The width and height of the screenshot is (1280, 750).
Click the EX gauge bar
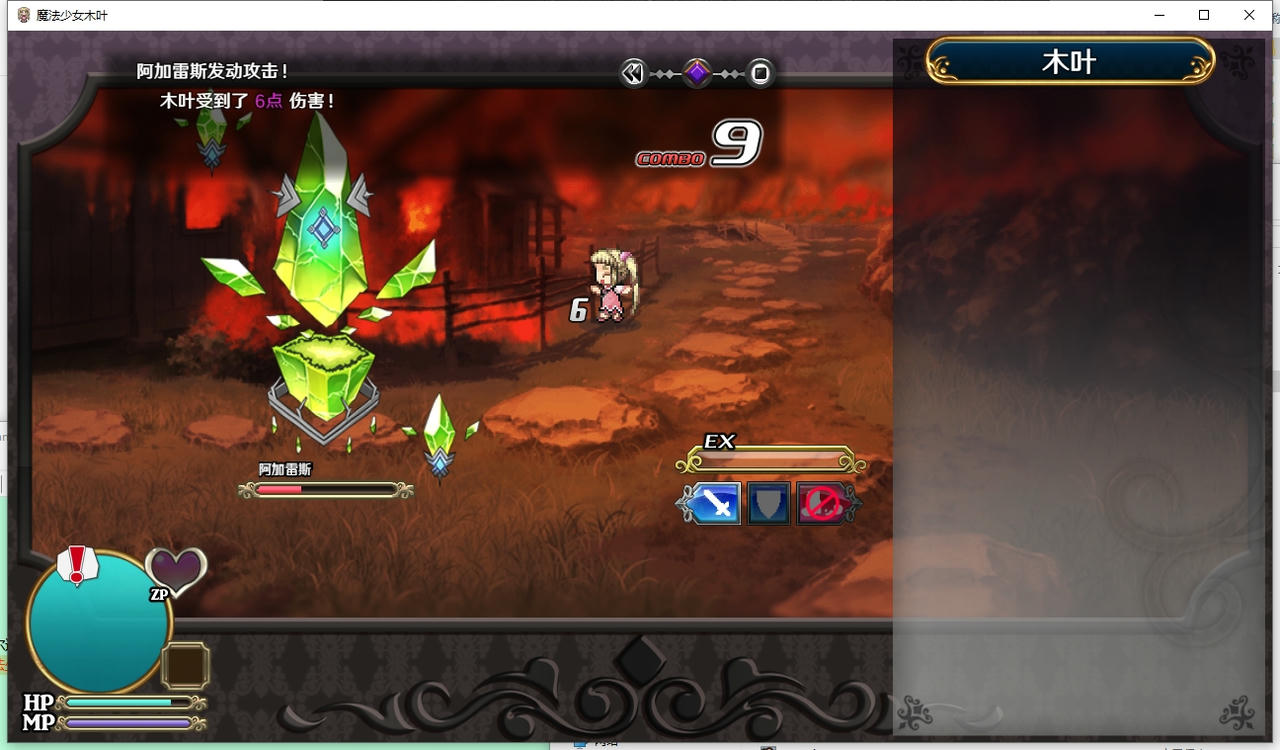pyautogui.click(x=770, y=459)
